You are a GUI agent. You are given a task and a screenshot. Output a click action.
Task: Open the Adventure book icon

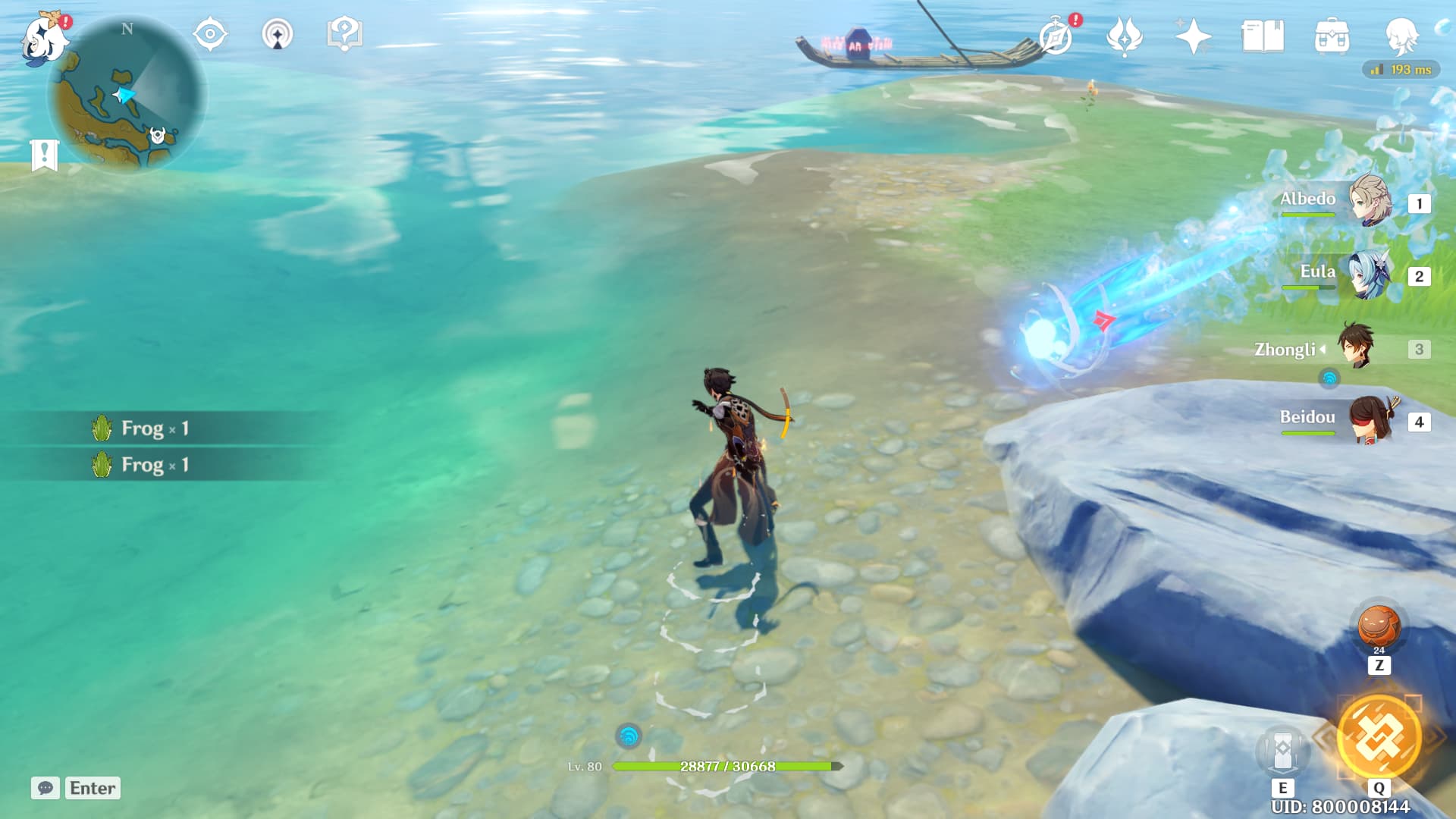tap(1262, 36)
